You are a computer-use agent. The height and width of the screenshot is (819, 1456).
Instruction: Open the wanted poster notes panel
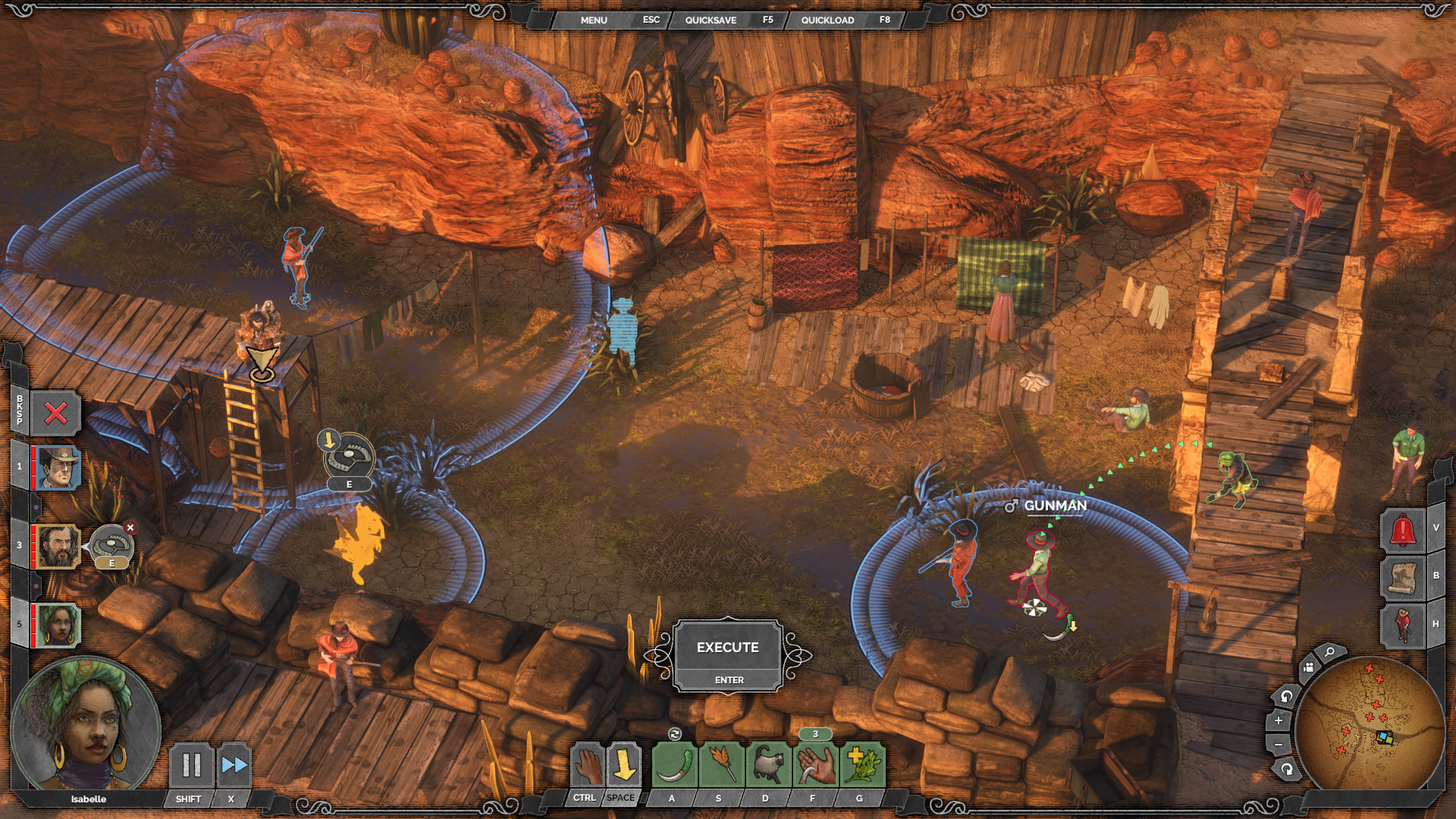[x=1404, y=576]
